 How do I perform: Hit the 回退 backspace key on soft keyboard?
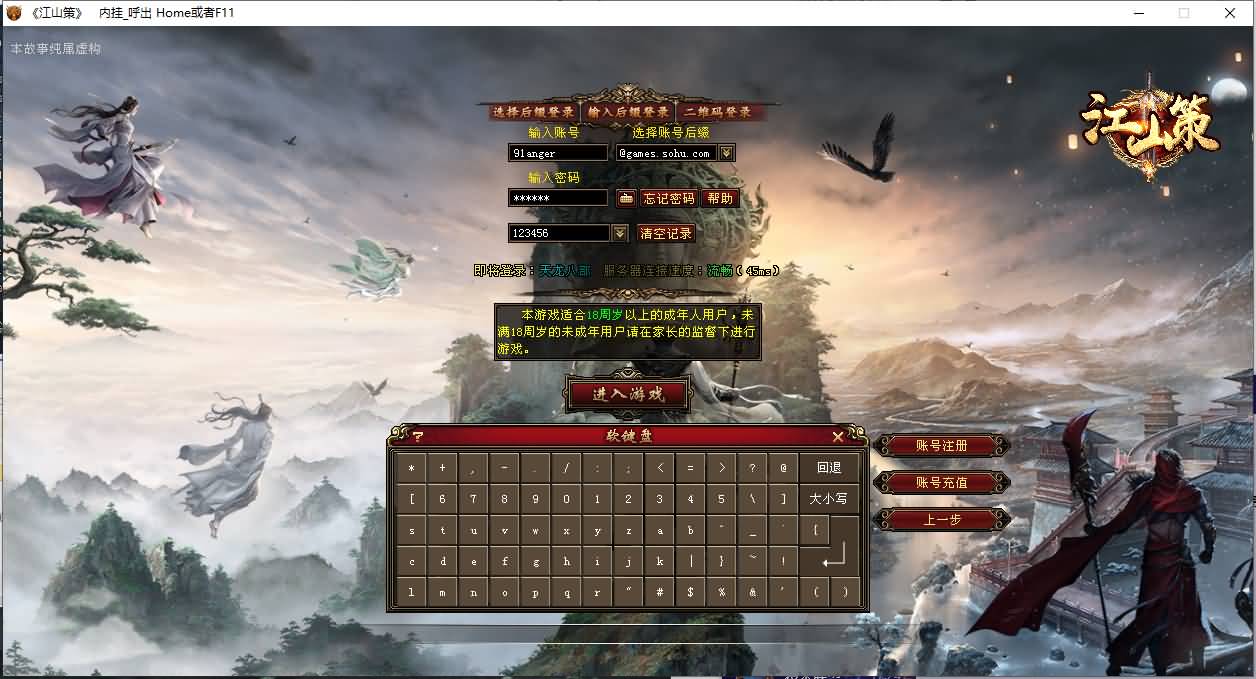(x=829, y=467)
